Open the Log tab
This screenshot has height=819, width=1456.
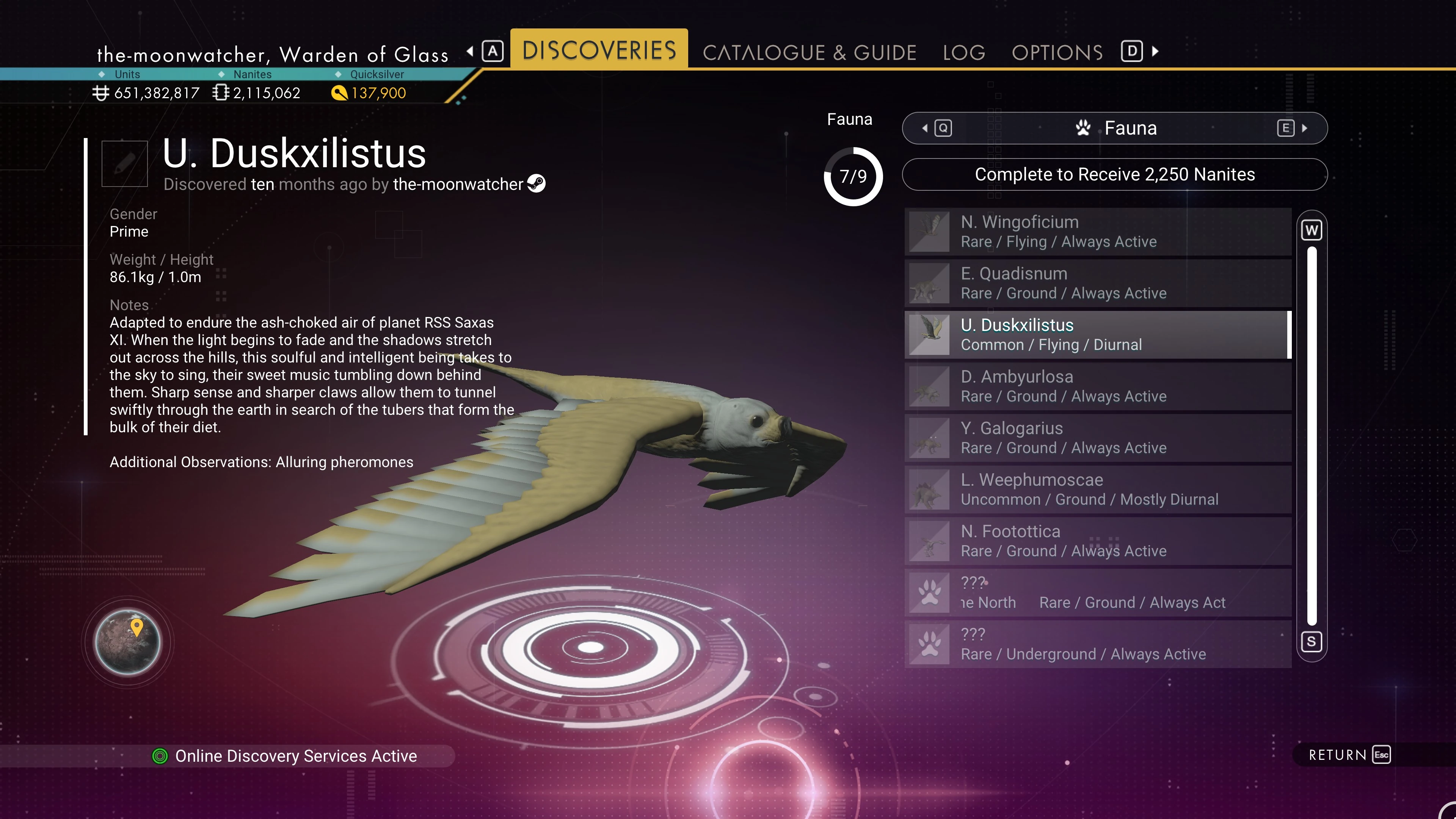pyautogui.click(x=964, y=52)
